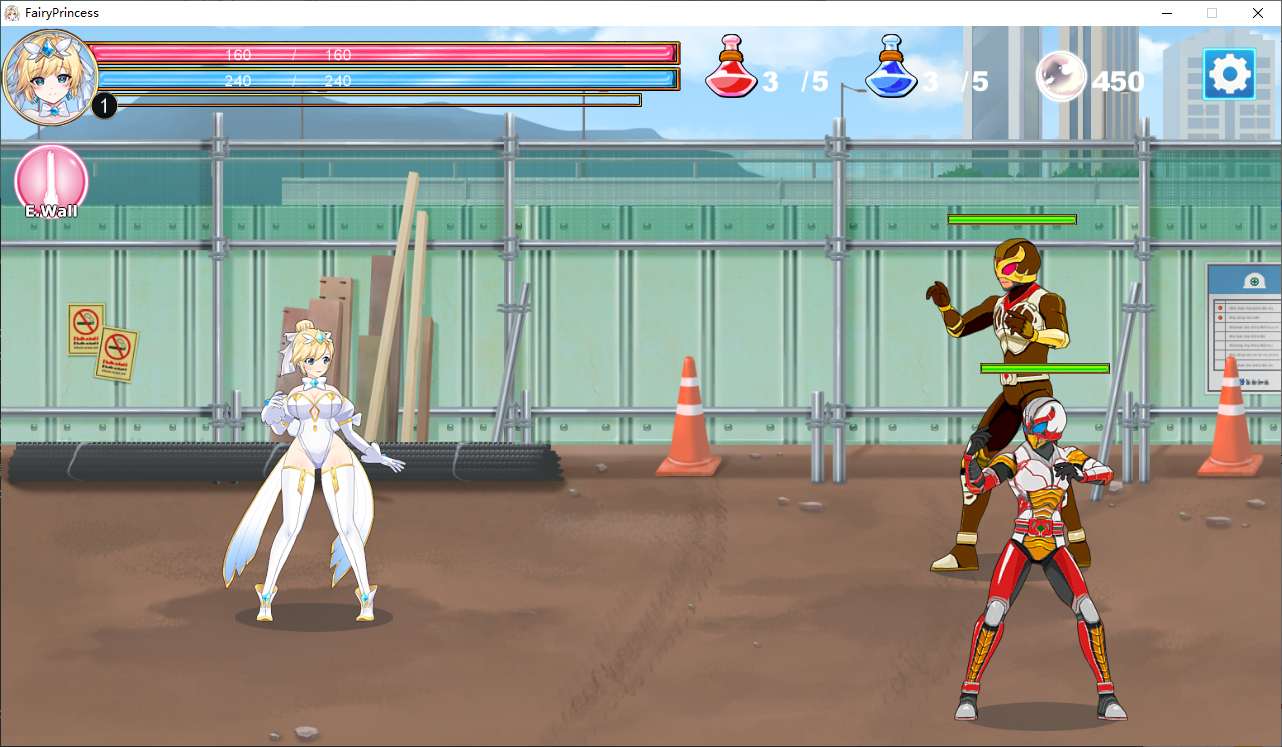
Task: Click the 450 currency amount
Action: (x=1119, y=82)
